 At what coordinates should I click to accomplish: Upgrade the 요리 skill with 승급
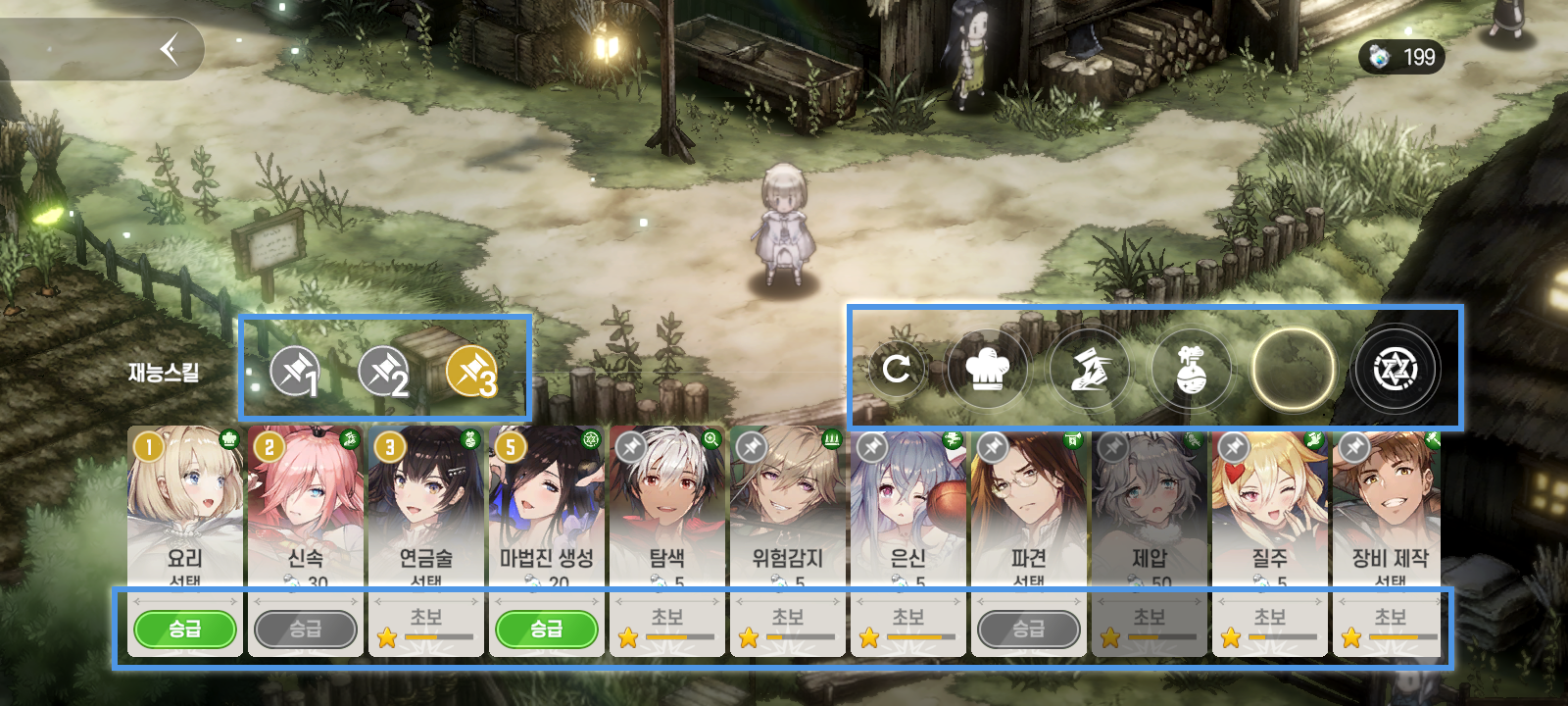click(x=185, y=629)
